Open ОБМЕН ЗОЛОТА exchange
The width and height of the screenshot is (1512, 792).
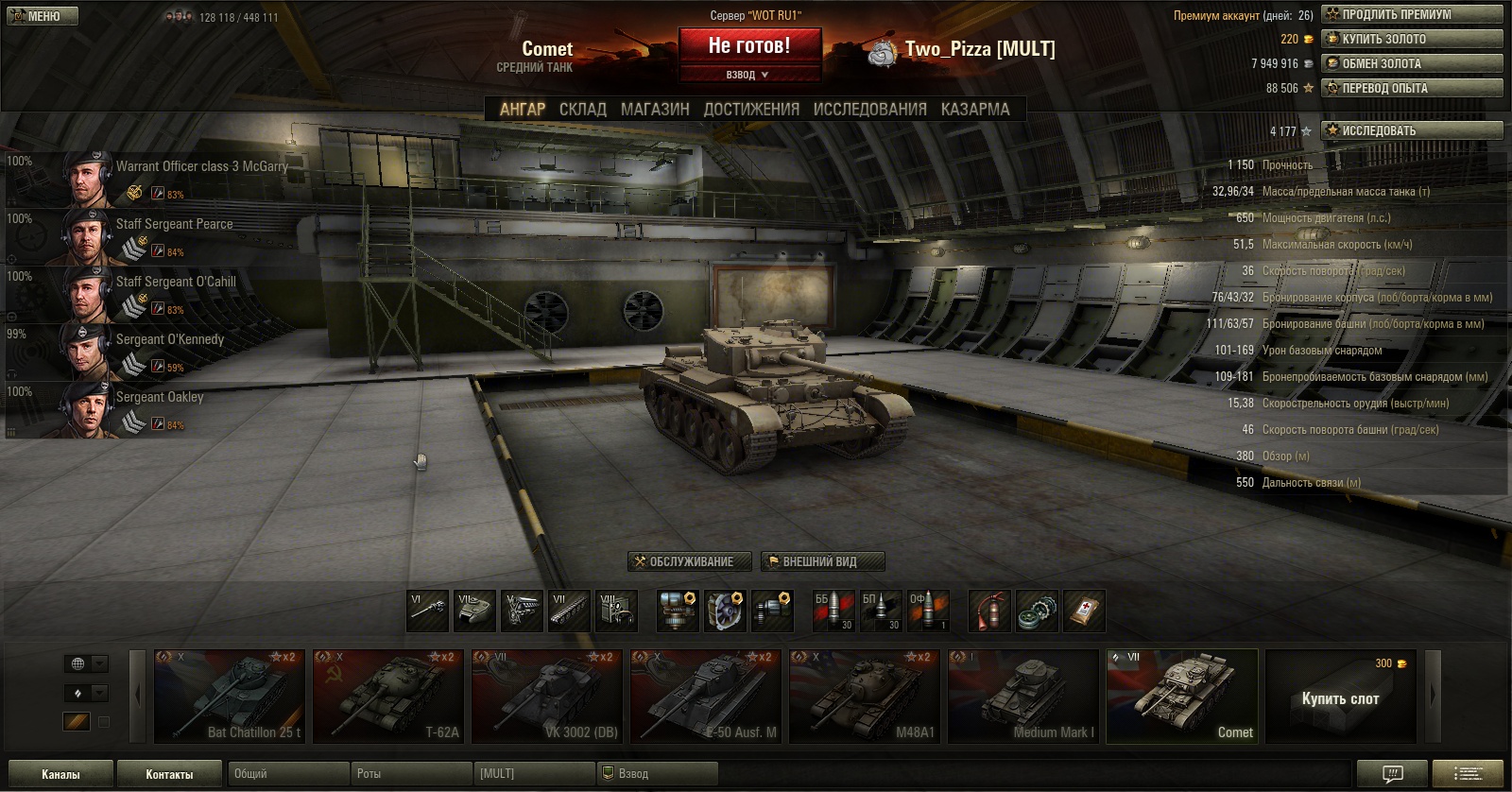pos(1411,63)
